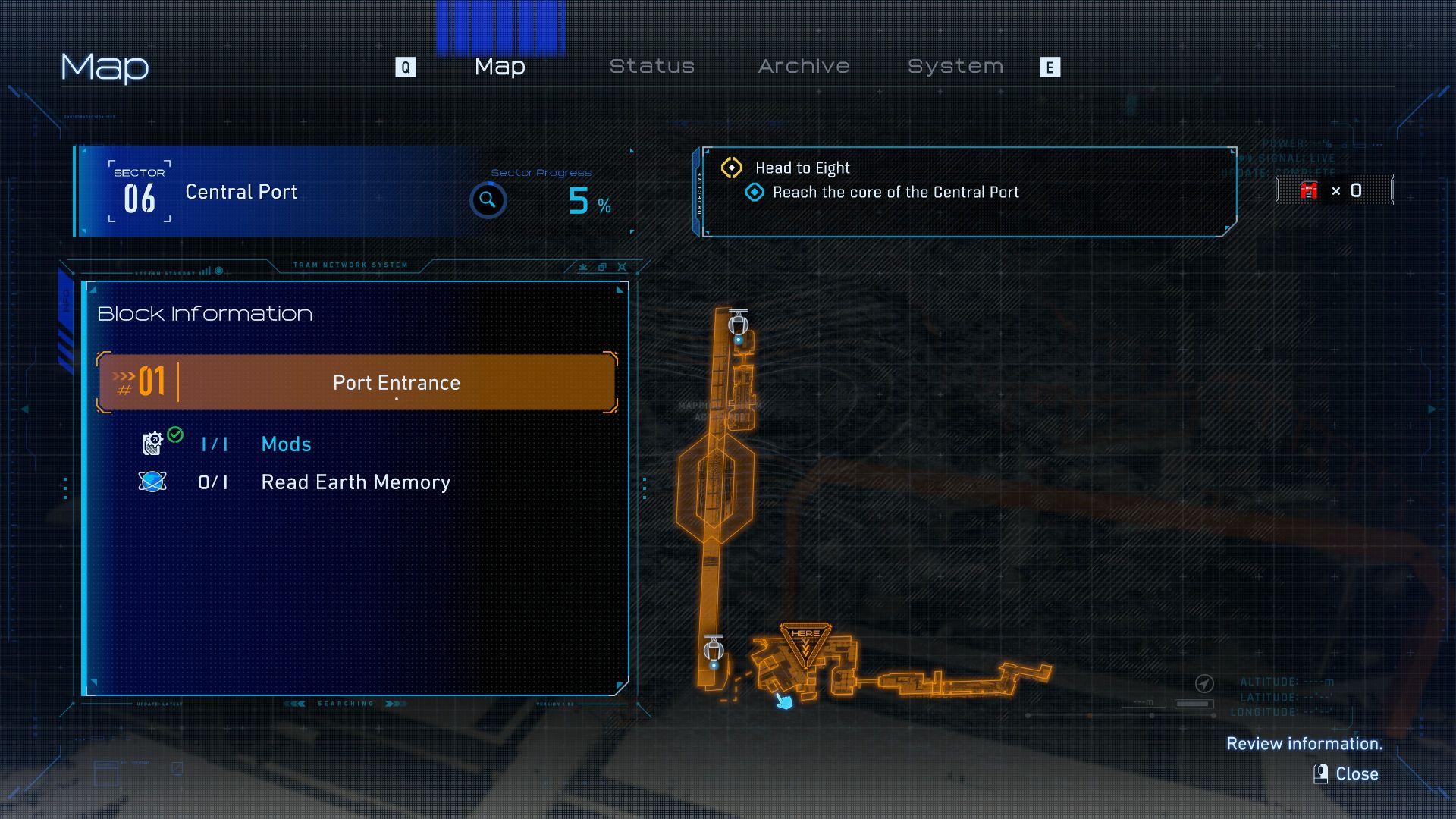Image resolution: width=1456 pixels, height=819 pixels.
Task: Open the Archive tab
Action: click(804, 67)
